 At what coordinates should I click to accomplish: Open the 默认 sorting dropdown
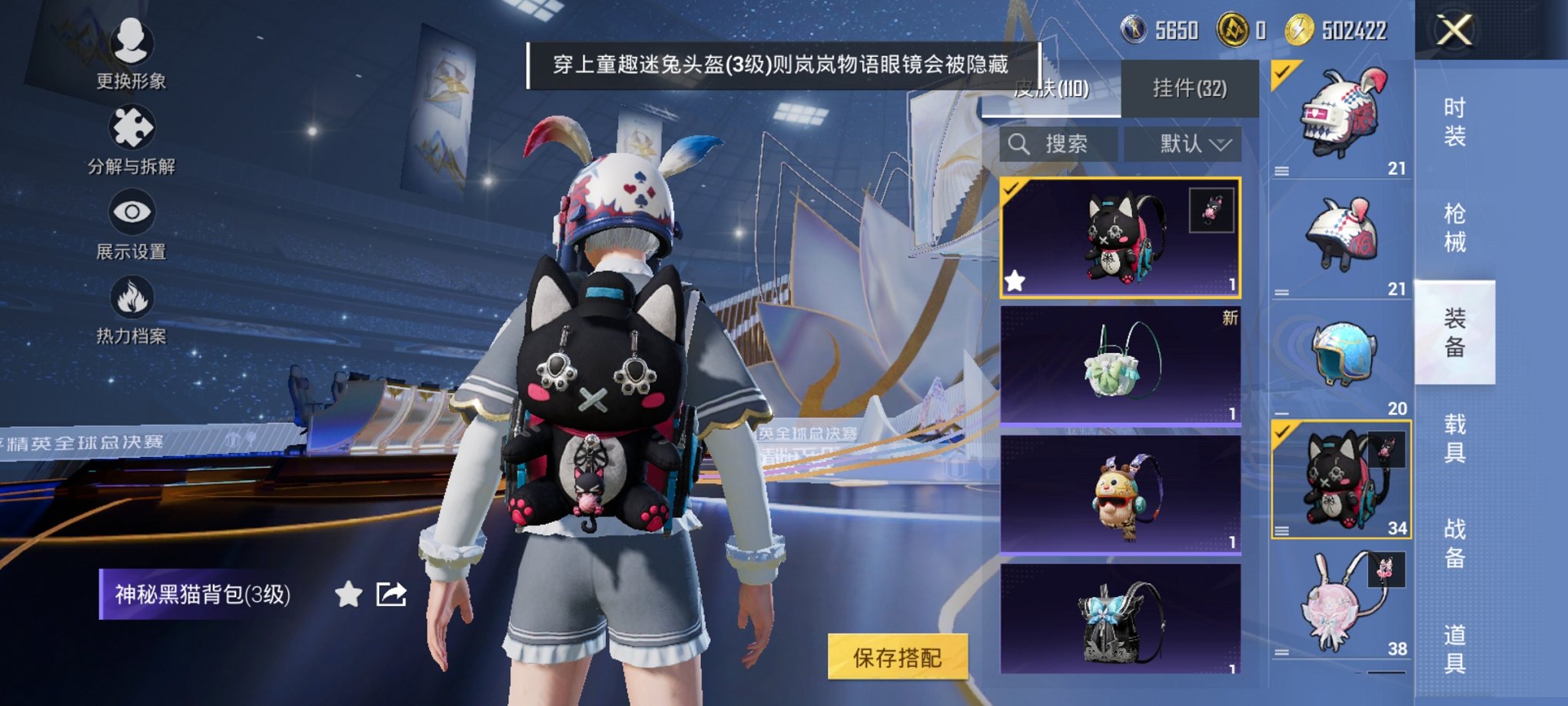(x=1182, y=143)
